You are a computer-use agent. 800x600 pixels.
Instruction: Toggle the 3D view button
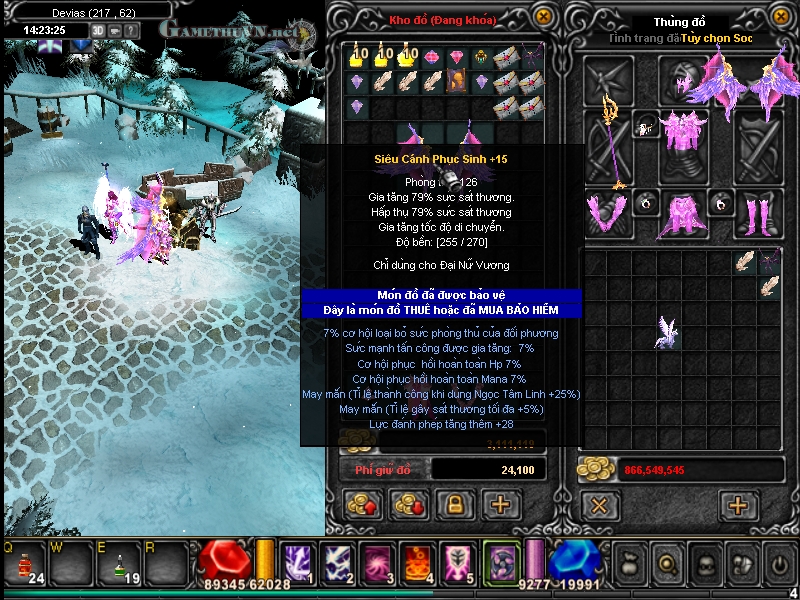[98, 30]
